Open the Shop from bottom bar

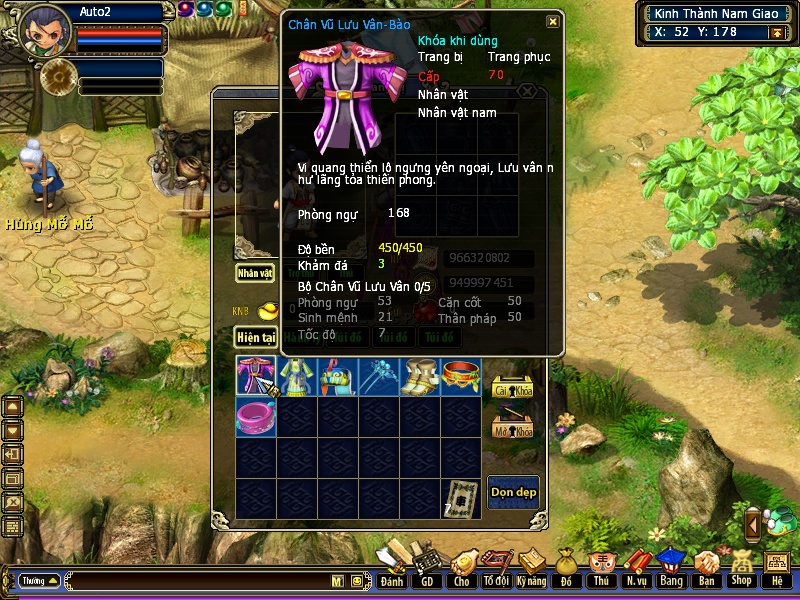coord(741,581)
